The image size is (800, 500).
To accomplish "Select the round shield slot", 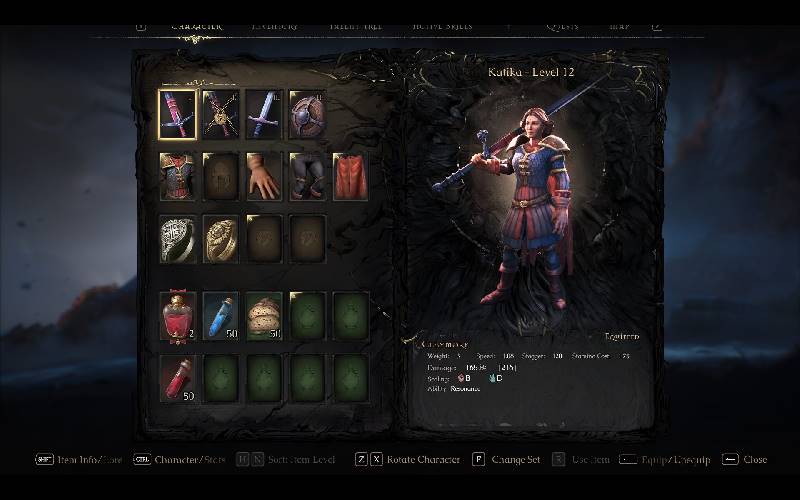I will 307,114.
